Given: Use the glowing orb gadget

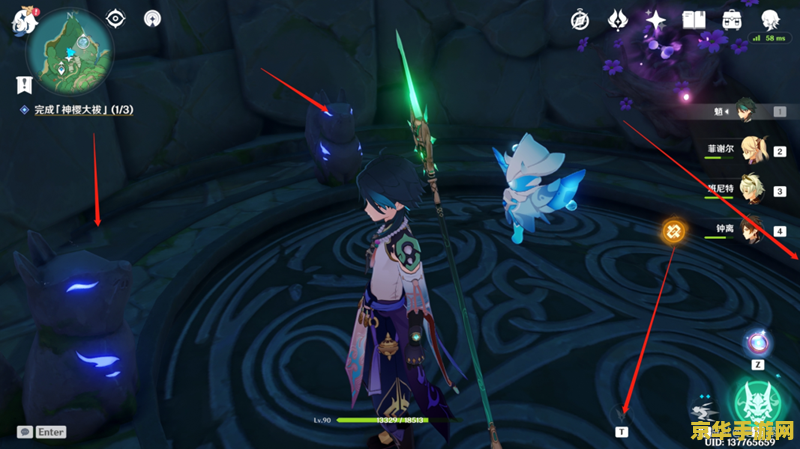Looking at the screenshot, I should [x=757, y=343].
